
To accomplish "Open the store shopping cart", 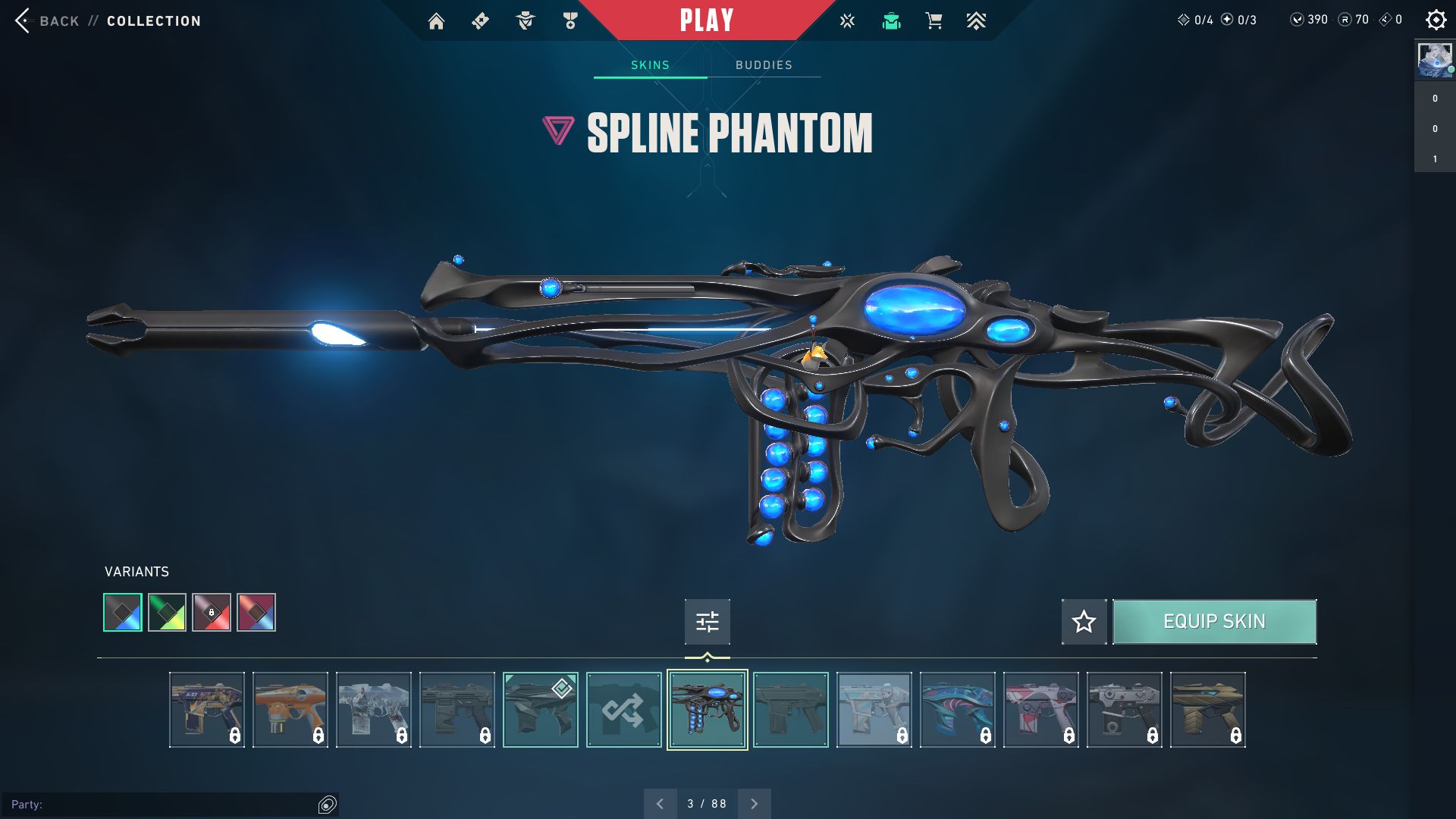I will (934, 21).
